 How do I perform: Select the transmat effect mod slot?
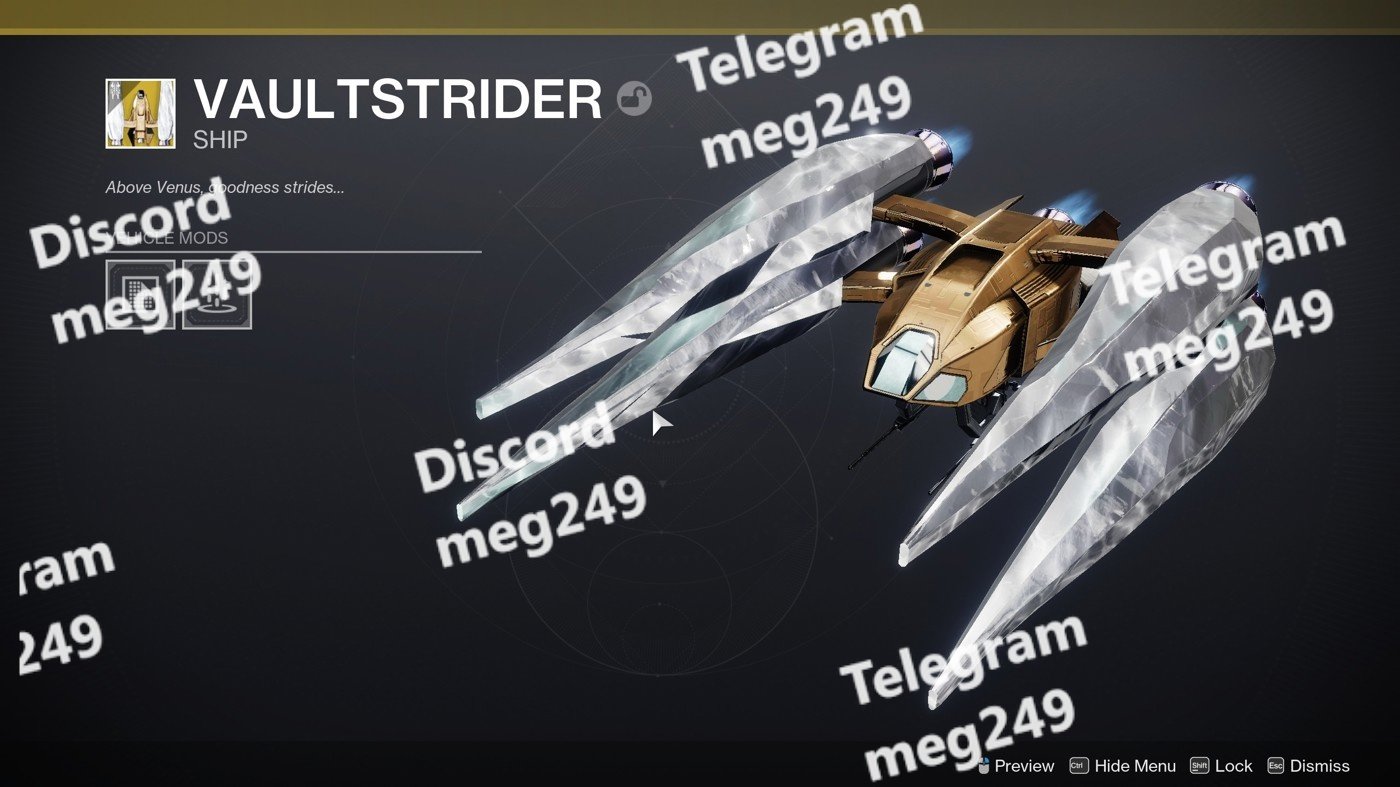click(217, 295)
